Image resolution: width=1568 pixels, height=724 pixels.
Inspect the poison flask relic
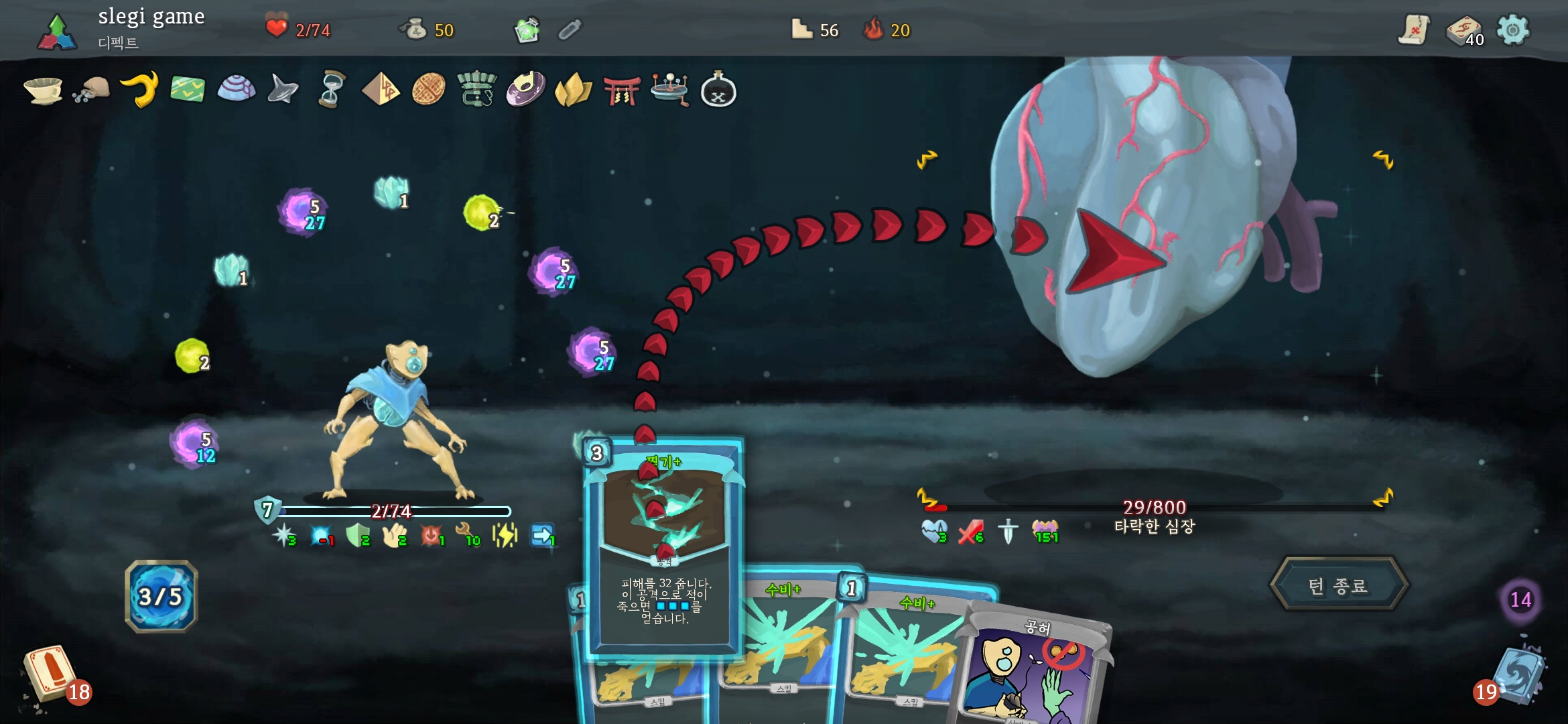tap(718, 90)
